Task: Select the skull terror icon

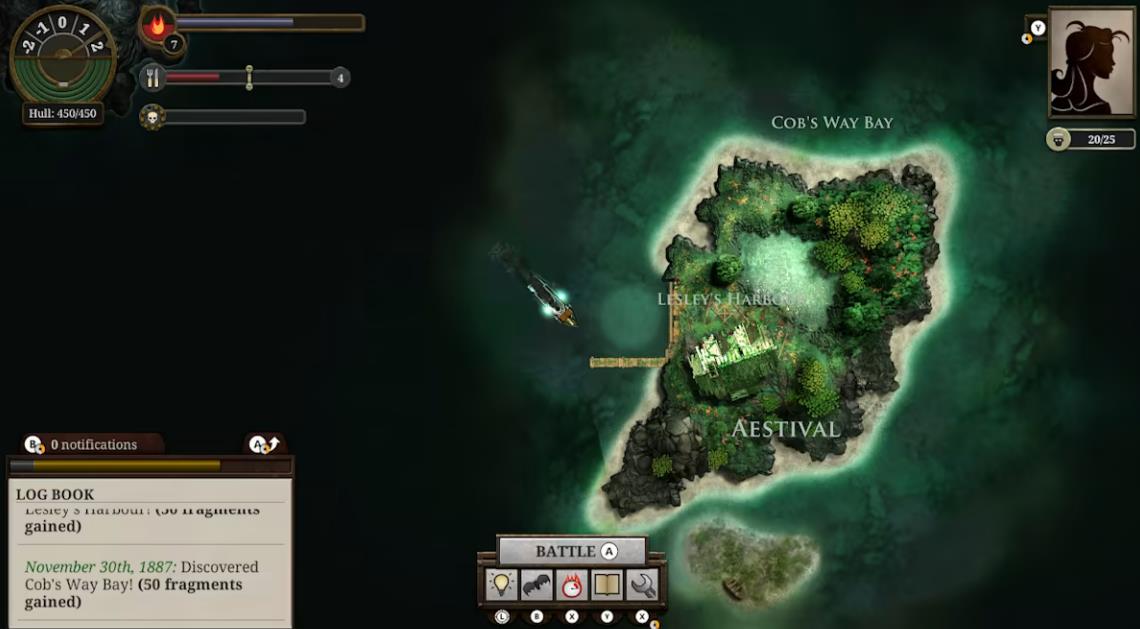Action: pos(152,117)
